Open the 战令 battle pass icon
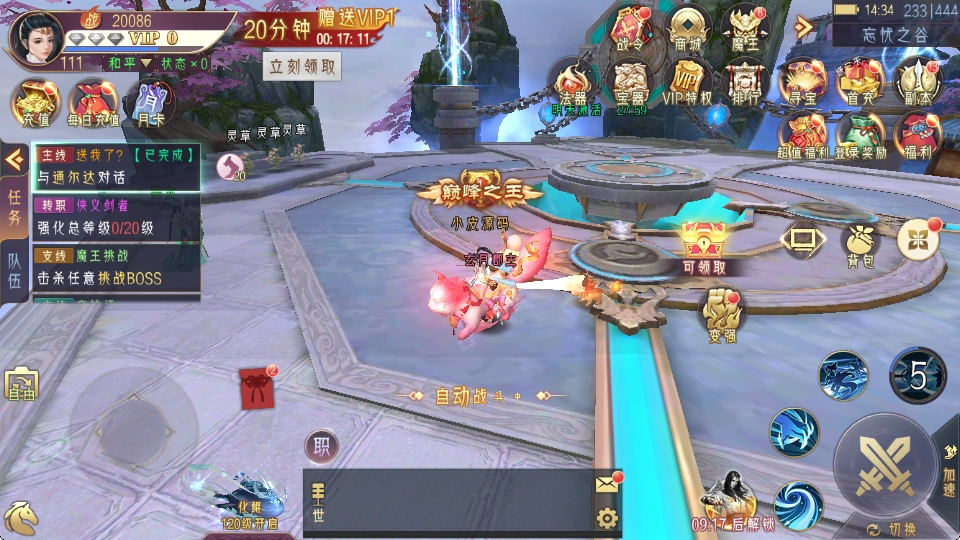The width and height of the screenshot is (960, 540). pos(630,28)
